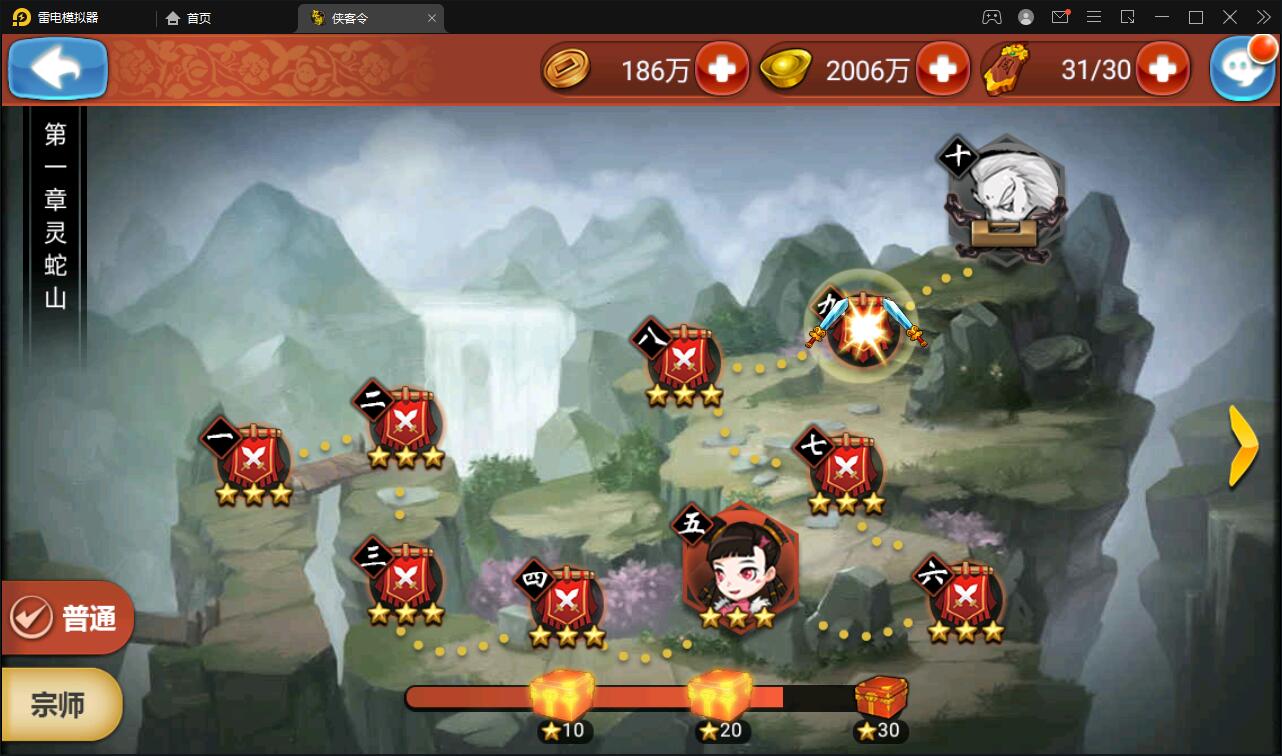Open the chat messages icon at top right

click(1243, 68)
